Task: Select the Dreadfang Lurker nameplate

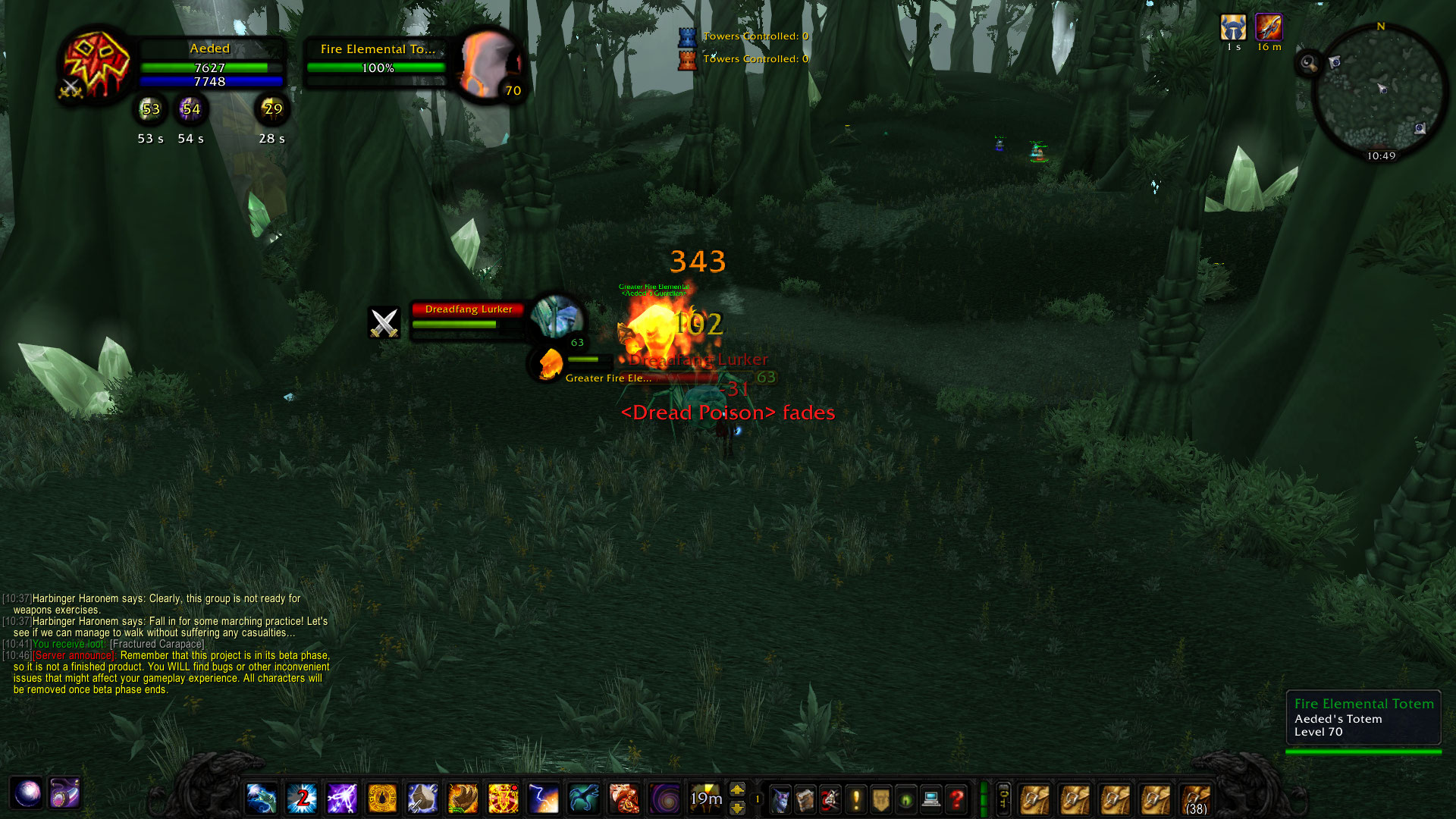Action: tap(468, 309)
